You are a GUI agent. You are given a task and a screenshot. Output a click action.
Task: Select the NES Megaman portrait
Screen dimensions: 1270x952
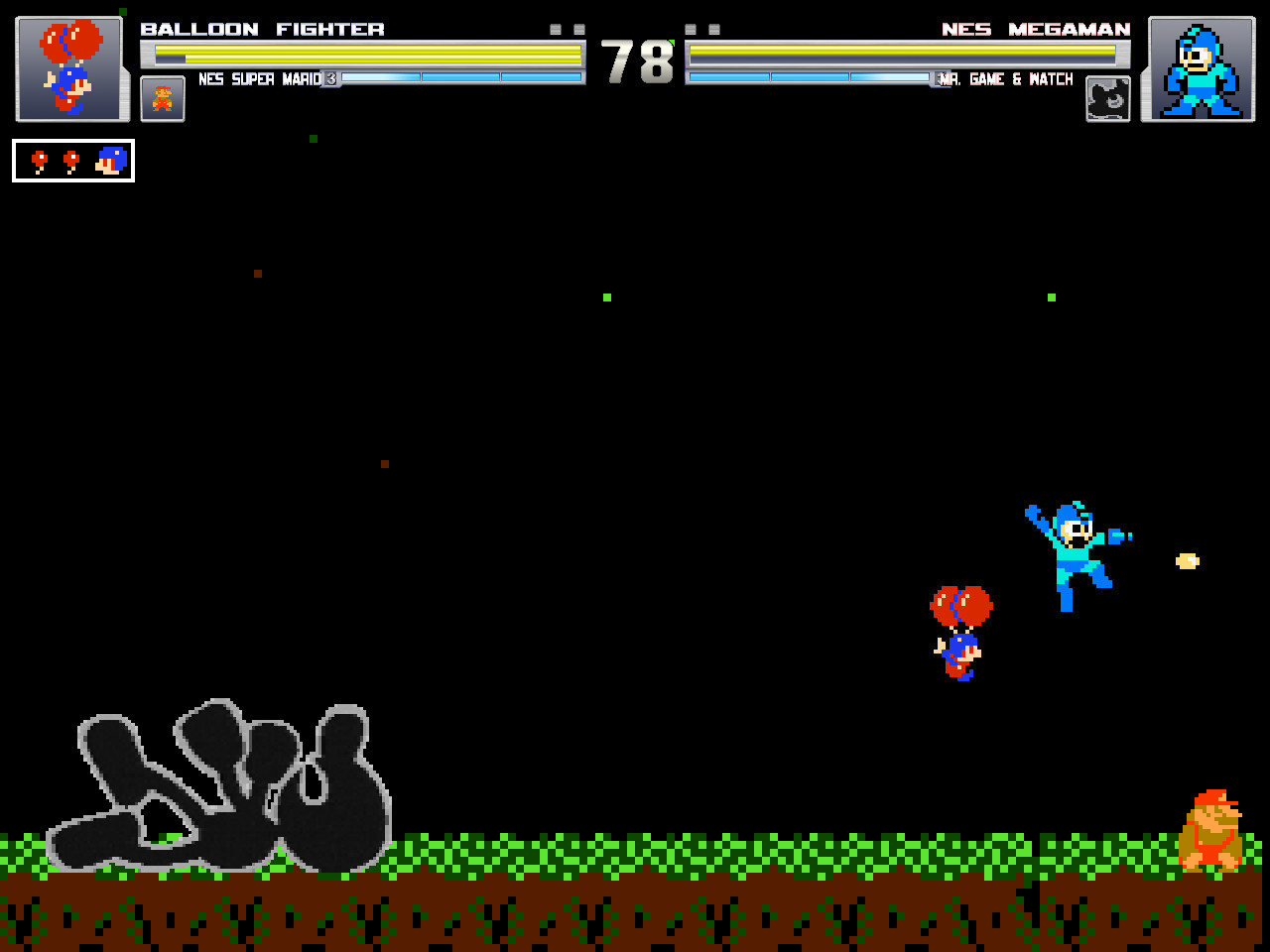1198,67
